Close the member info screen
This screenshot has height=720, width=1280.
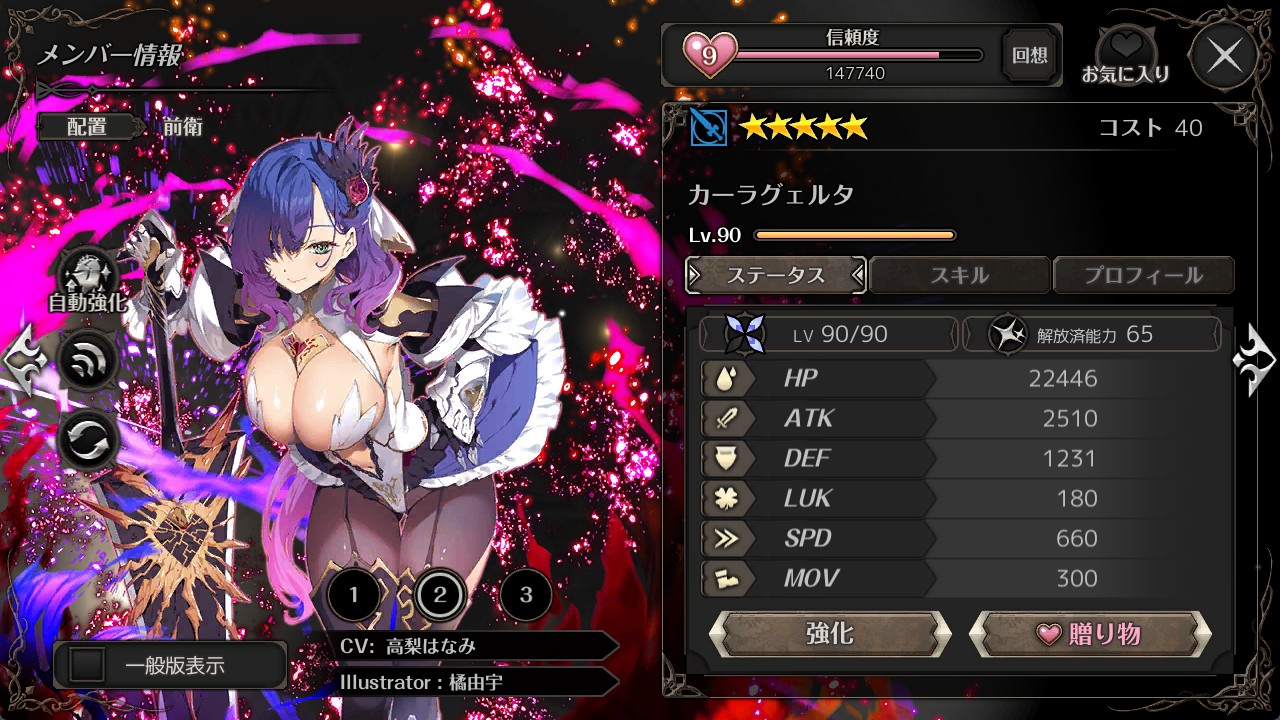click(1225, 56)
